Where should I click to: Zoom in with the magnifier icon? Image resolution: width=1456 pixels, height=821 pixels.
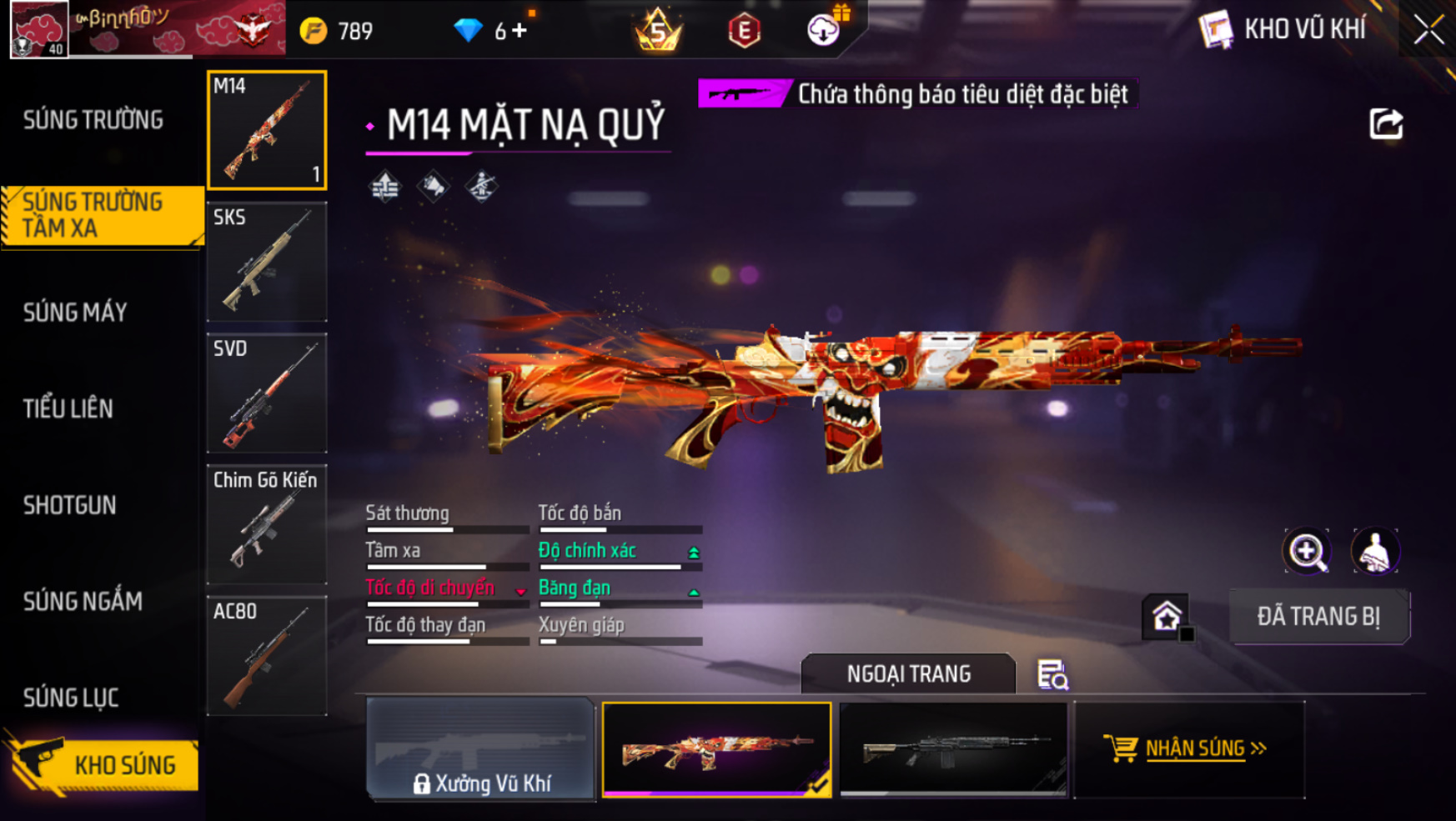click(1307, 551)
